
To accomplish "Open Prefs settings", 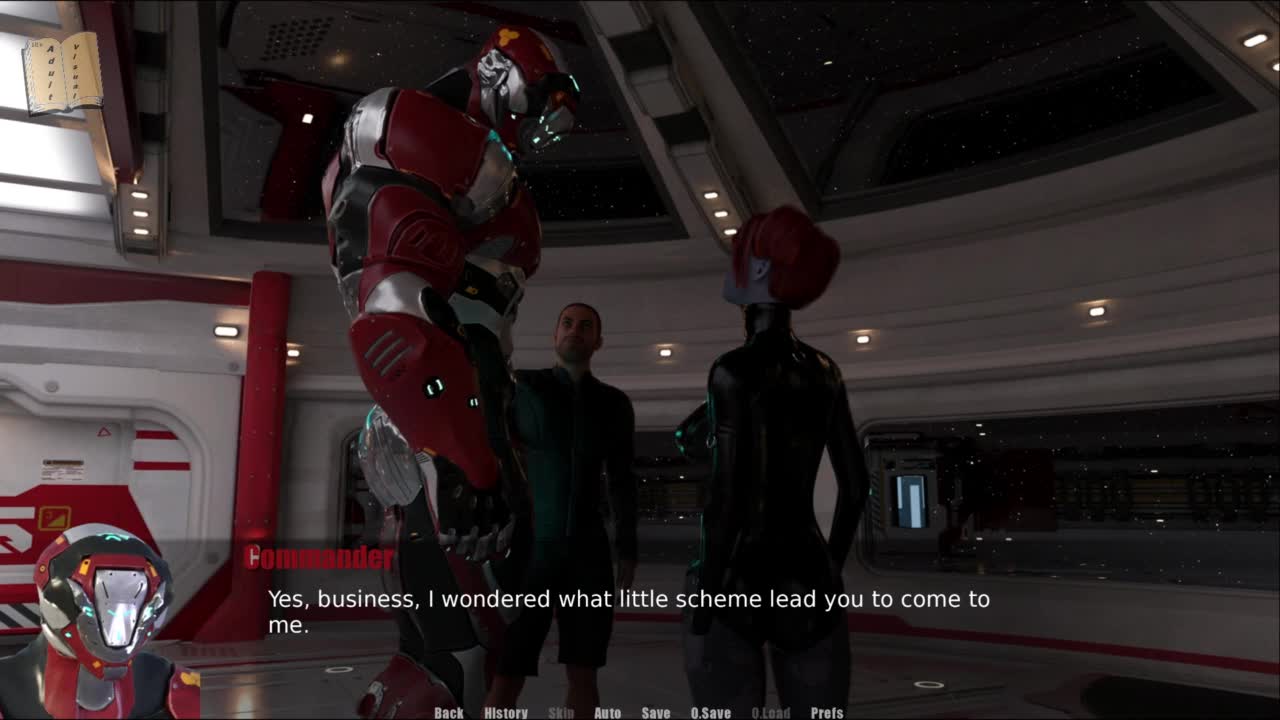I will pyautogui.click(x=827, y=713).
